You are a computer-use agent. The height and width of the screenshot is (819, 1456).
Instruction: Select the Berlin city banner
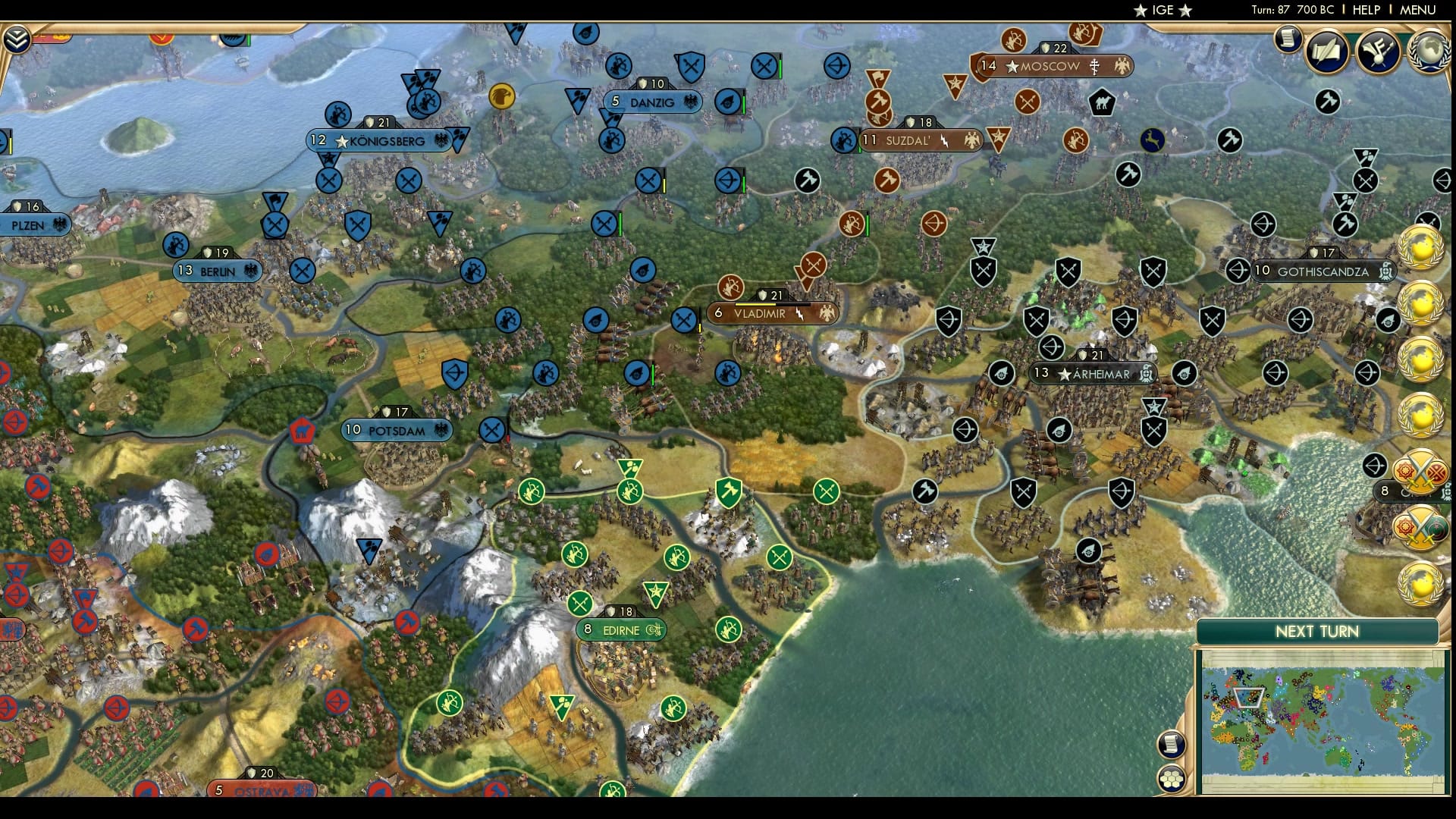217,269
